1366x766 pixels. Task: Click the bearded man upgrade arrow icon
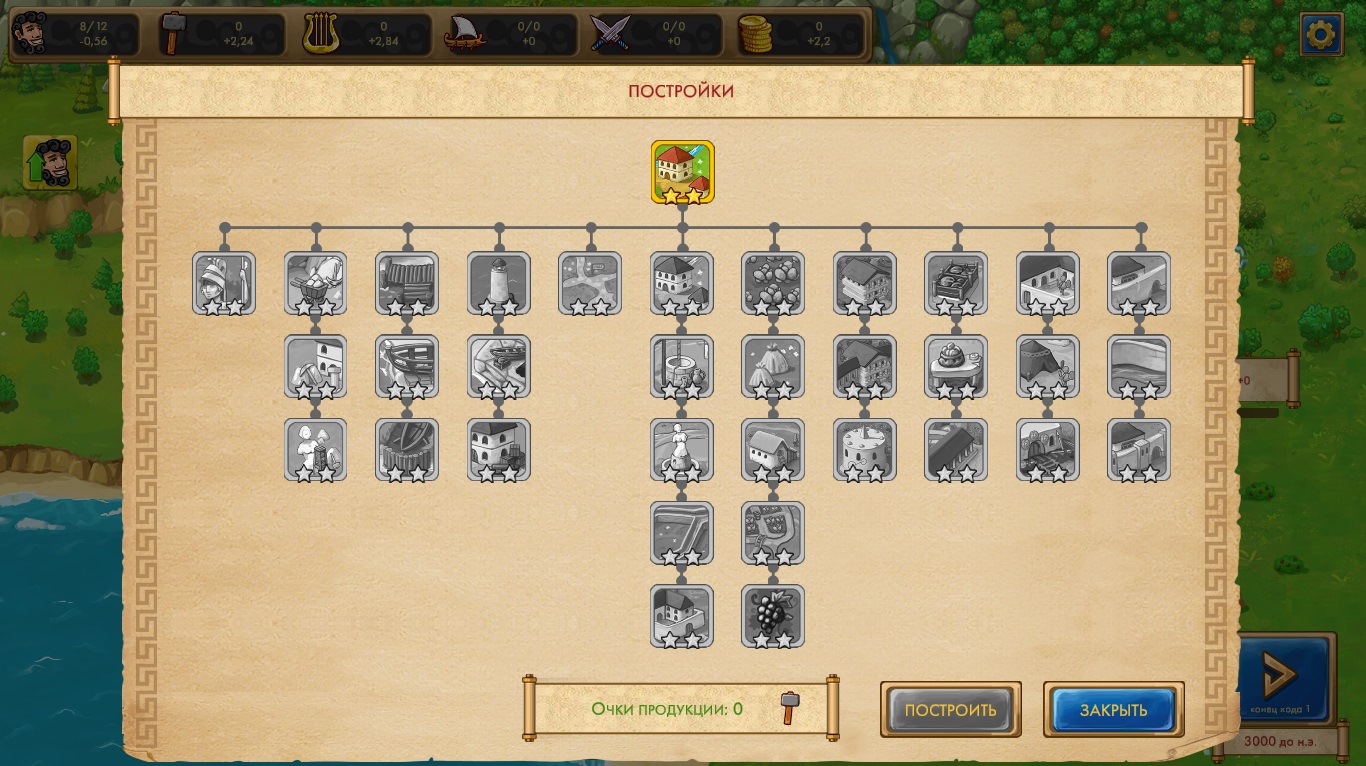(50, 163)
